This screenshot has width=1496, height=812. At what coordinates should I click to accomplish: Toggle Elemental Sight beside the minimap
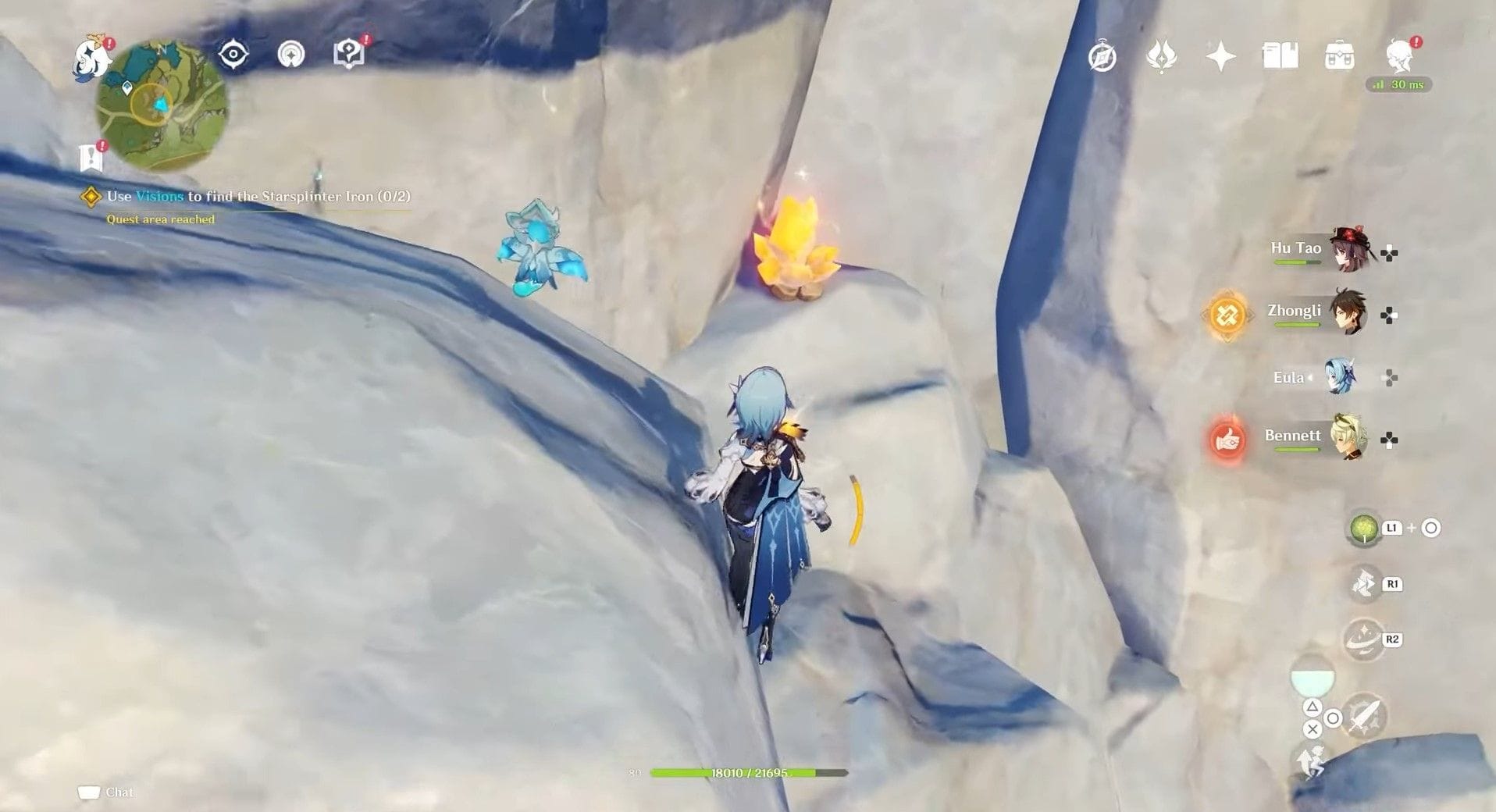coord(233,53)
